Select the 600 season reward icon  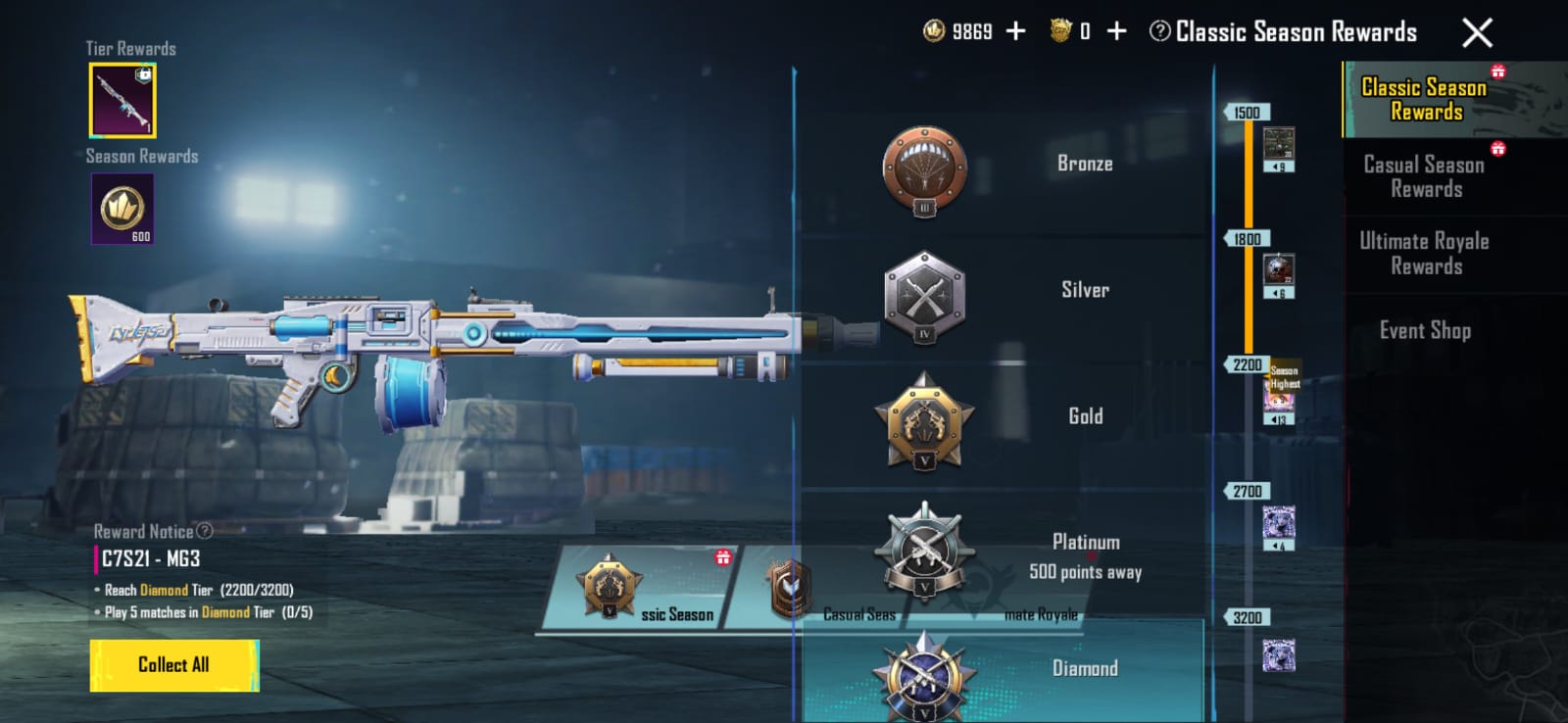[x=122, y=209]
